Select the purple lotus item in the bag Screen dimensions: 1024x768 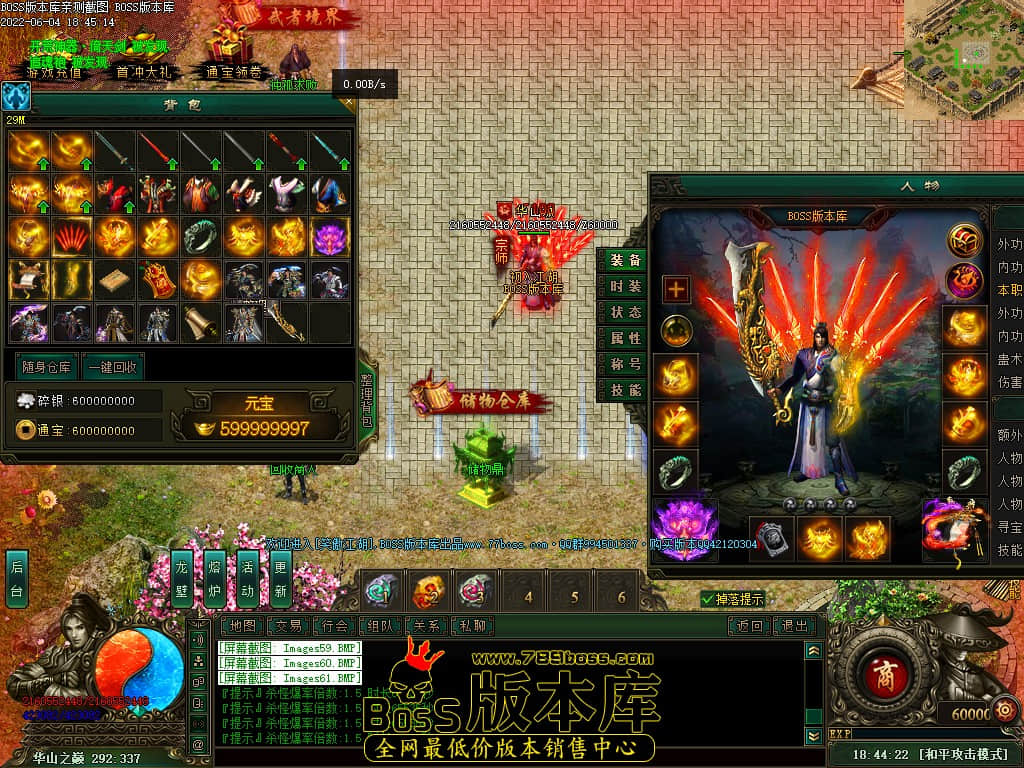pyautogui.click(x=330, y=237)
